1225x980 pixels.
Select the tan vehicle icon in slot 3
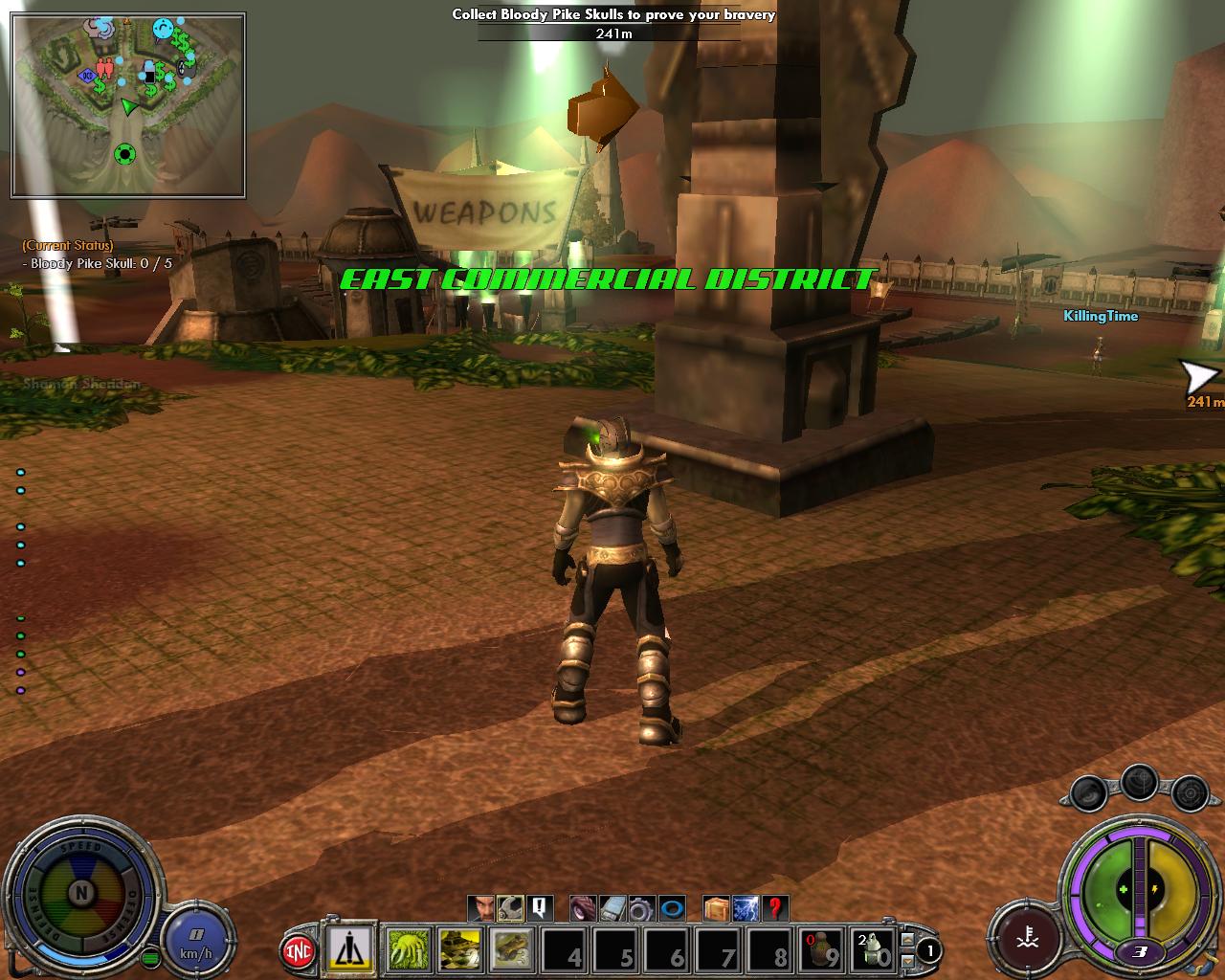511,950
